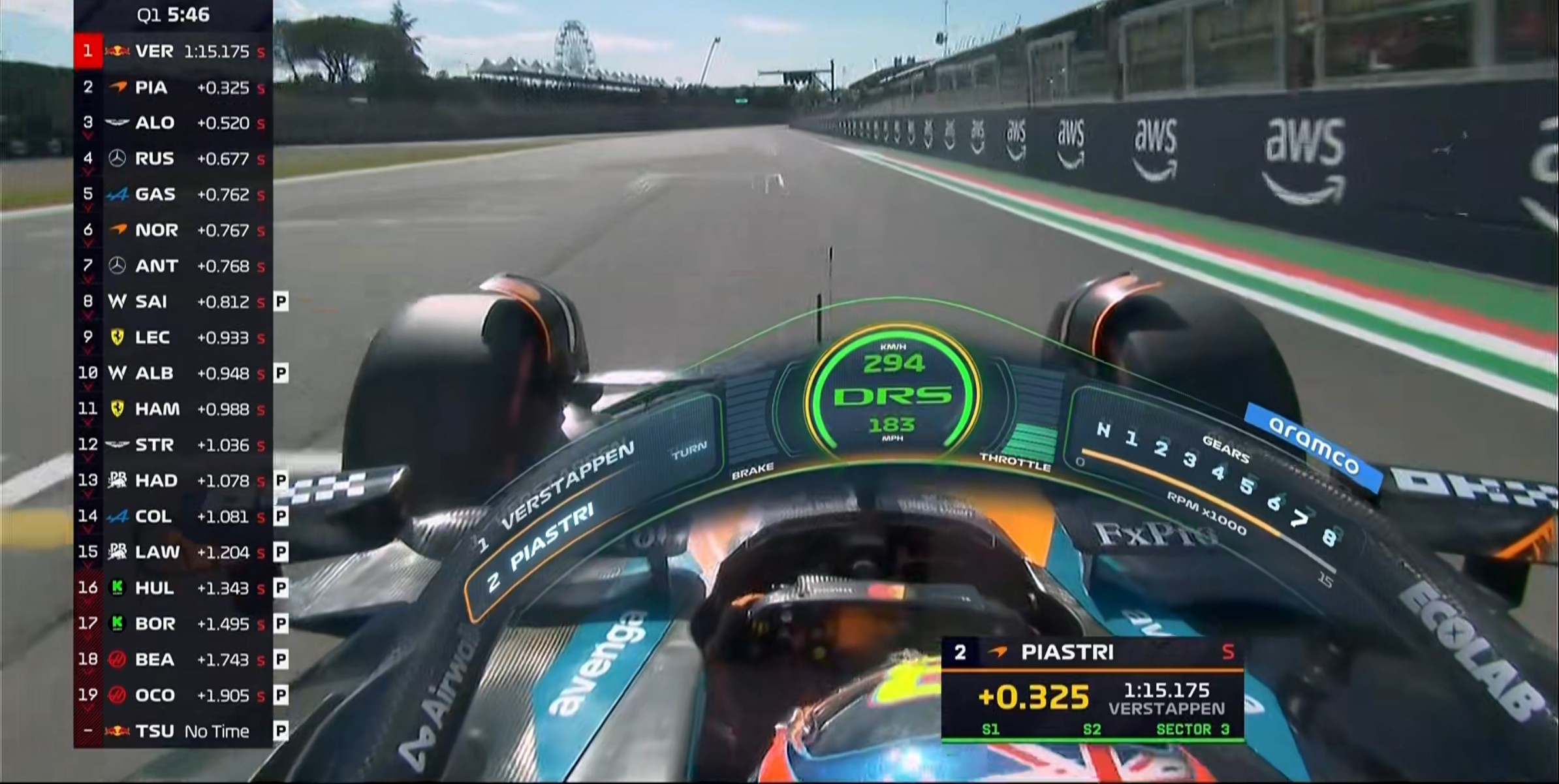Select the TSU No Time row

173,731
